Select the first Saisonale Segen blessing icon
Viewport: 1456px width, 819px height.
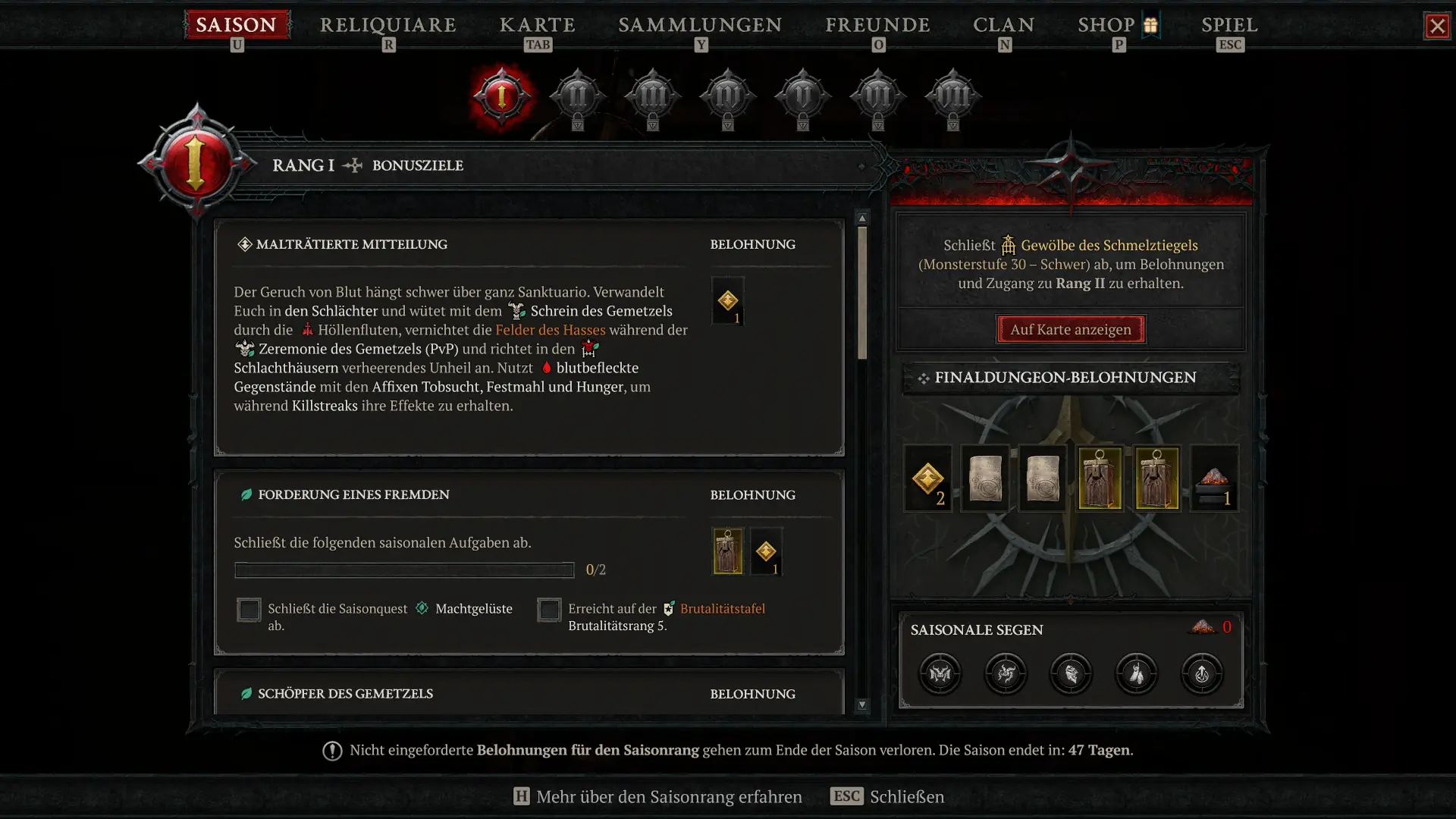point(940,674)
